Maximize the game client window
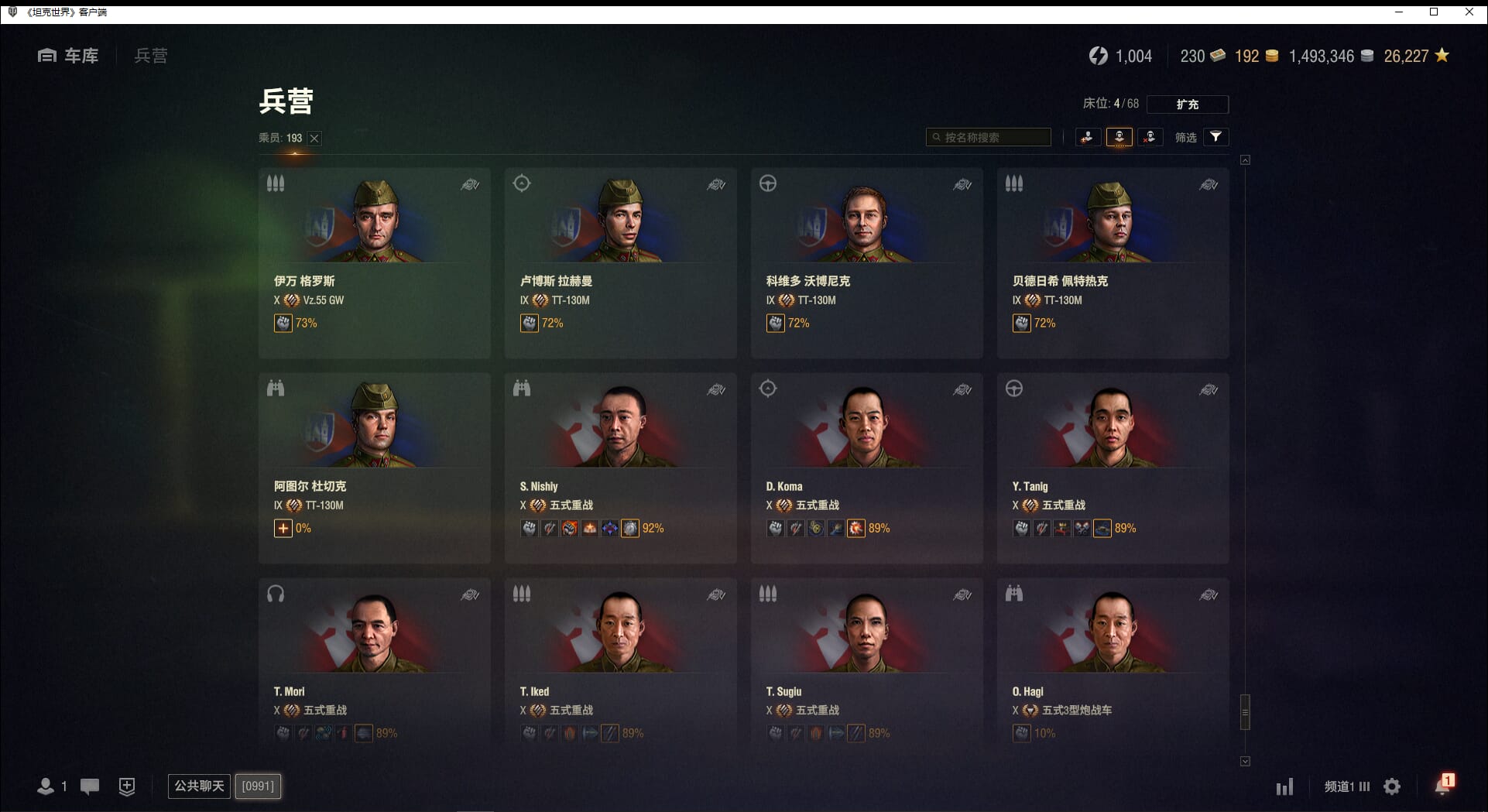The image size is (1488, 812). tap(1434, 12)
